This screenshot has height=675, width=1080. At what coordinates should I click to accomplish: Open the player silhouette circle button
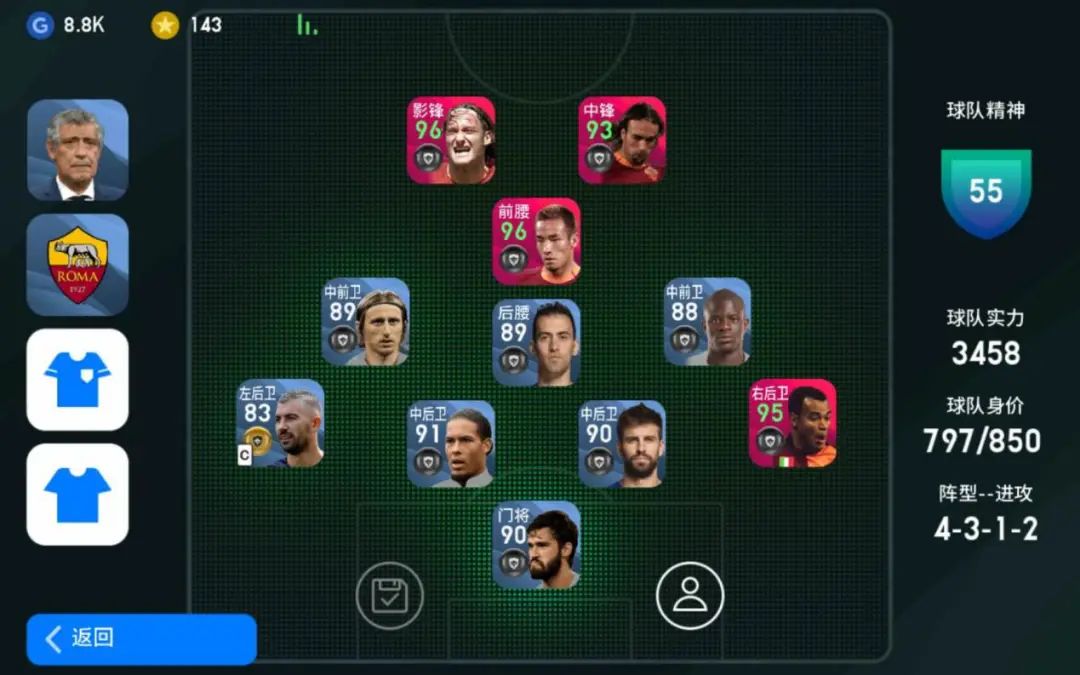[690, 596]
